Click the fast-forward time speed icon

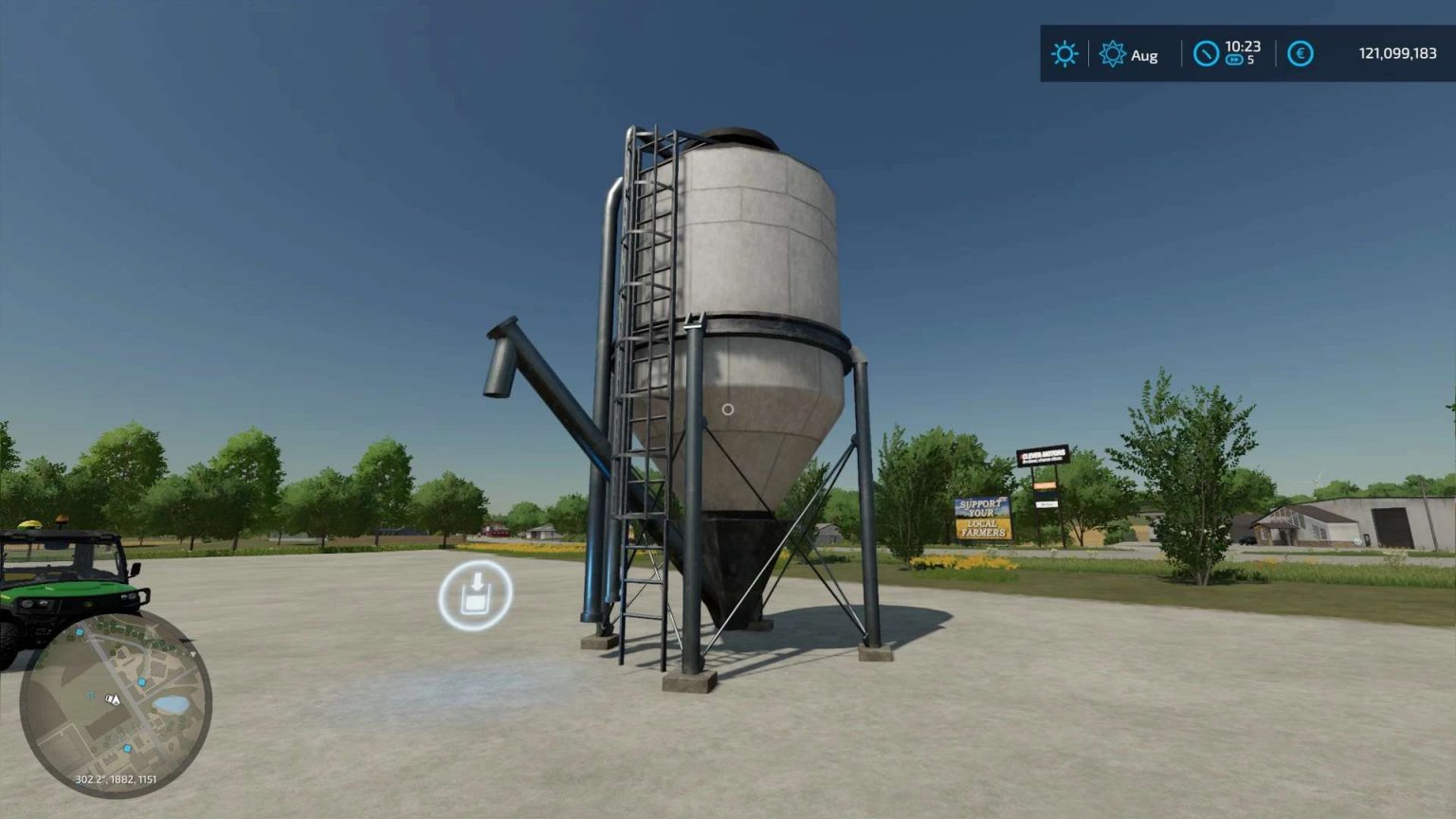pyautogui.click(x=1234, y=60)
